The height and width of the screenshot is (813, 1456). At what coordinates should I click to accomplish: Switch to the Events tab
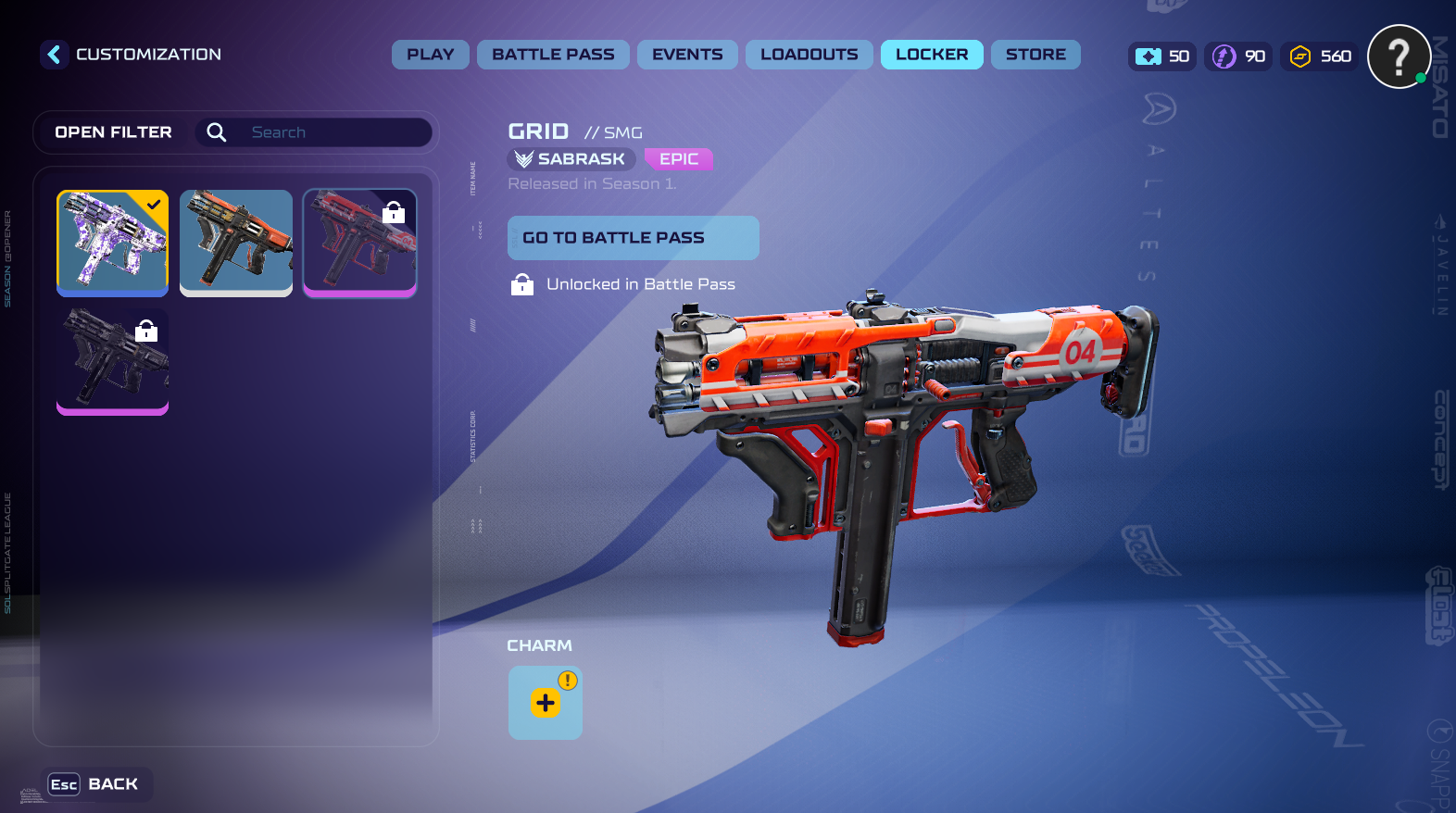pyautogui.click(x=687, y=55)
